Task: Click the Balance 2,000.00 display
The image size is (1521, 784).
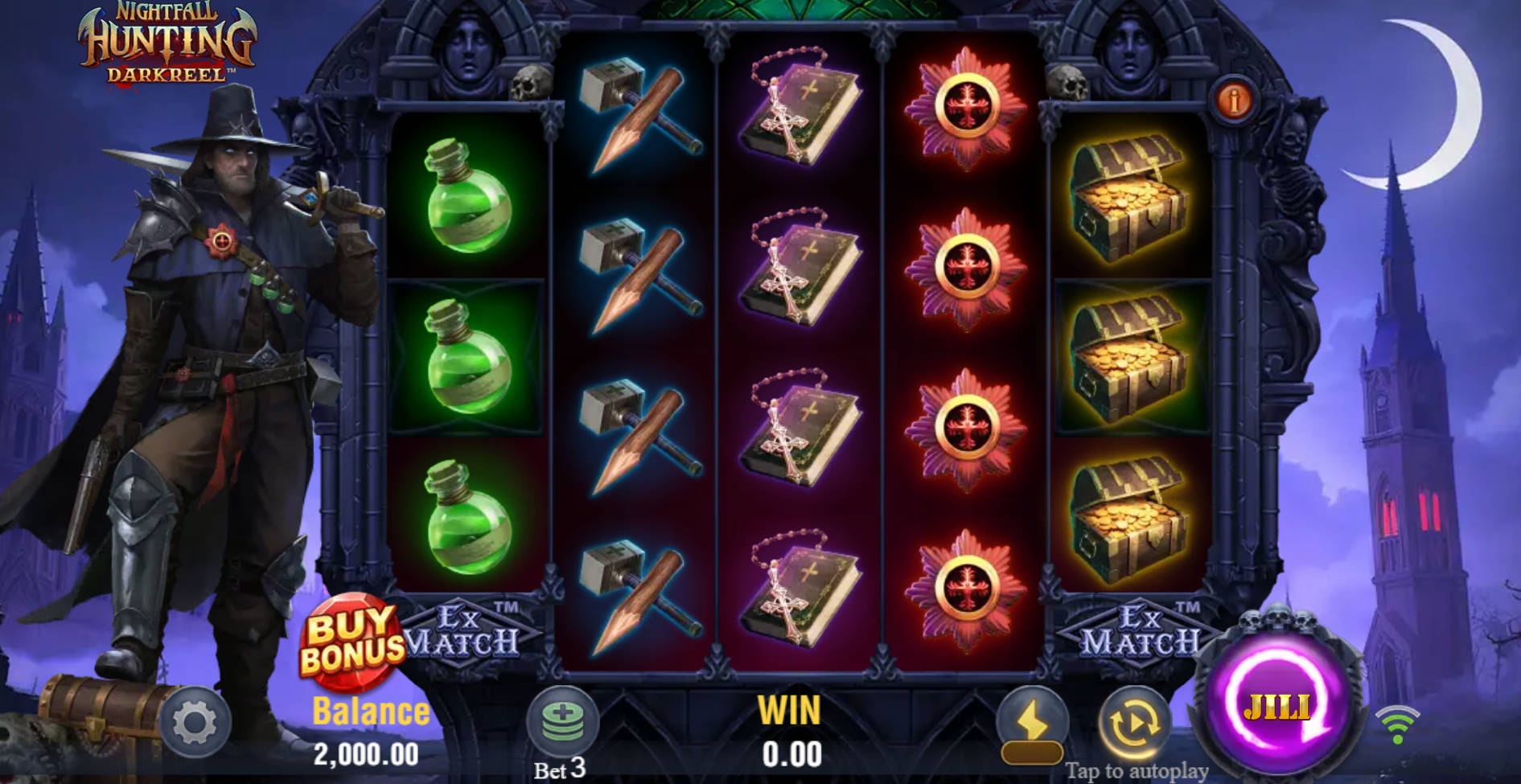Action: (369, 732)
